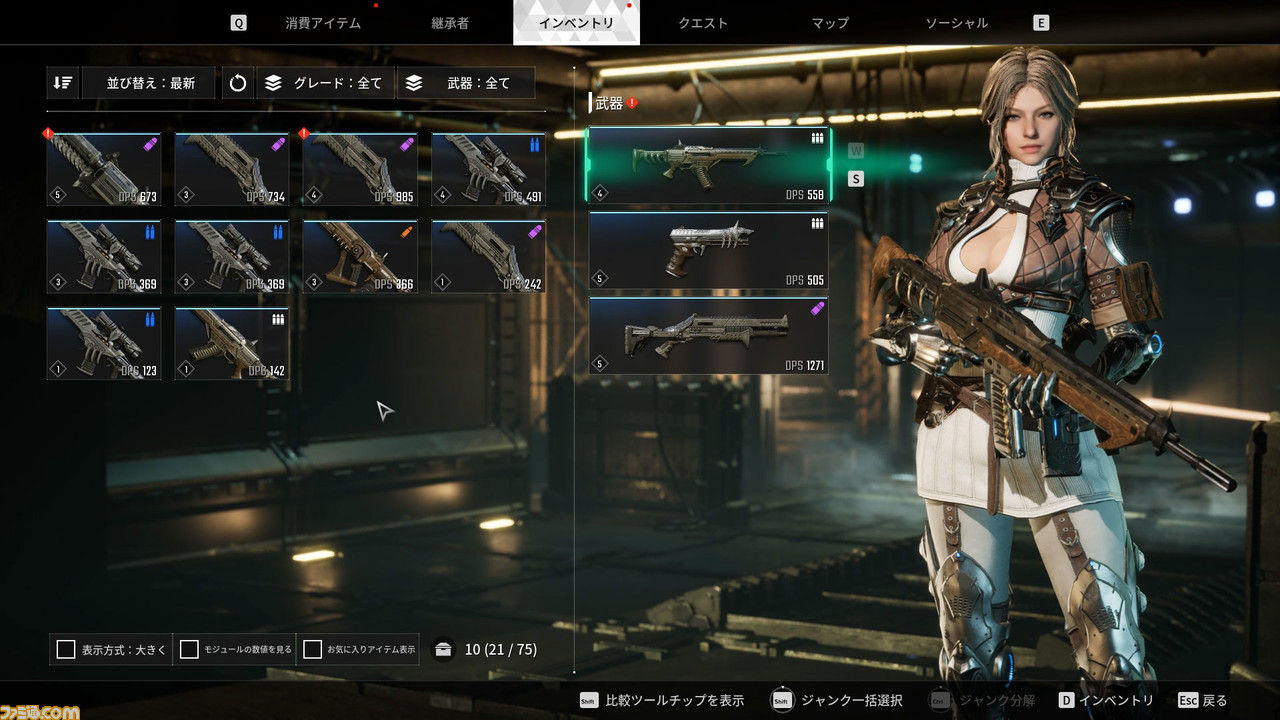The width and height of the screenshot is (1280, 720).
Task: Select the inventory weapon with DPS 673
Action: pos(104,169)
